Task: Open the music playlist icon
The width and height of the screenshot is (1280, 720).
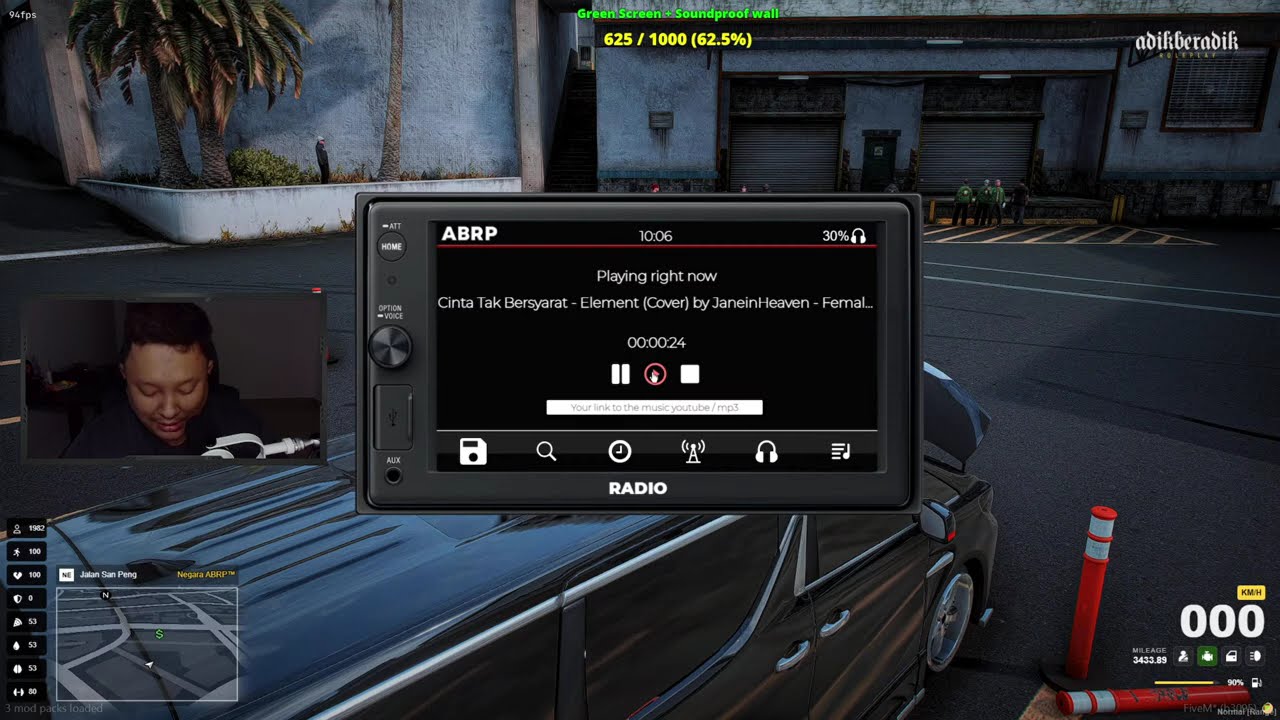Action: coord(841,452)
